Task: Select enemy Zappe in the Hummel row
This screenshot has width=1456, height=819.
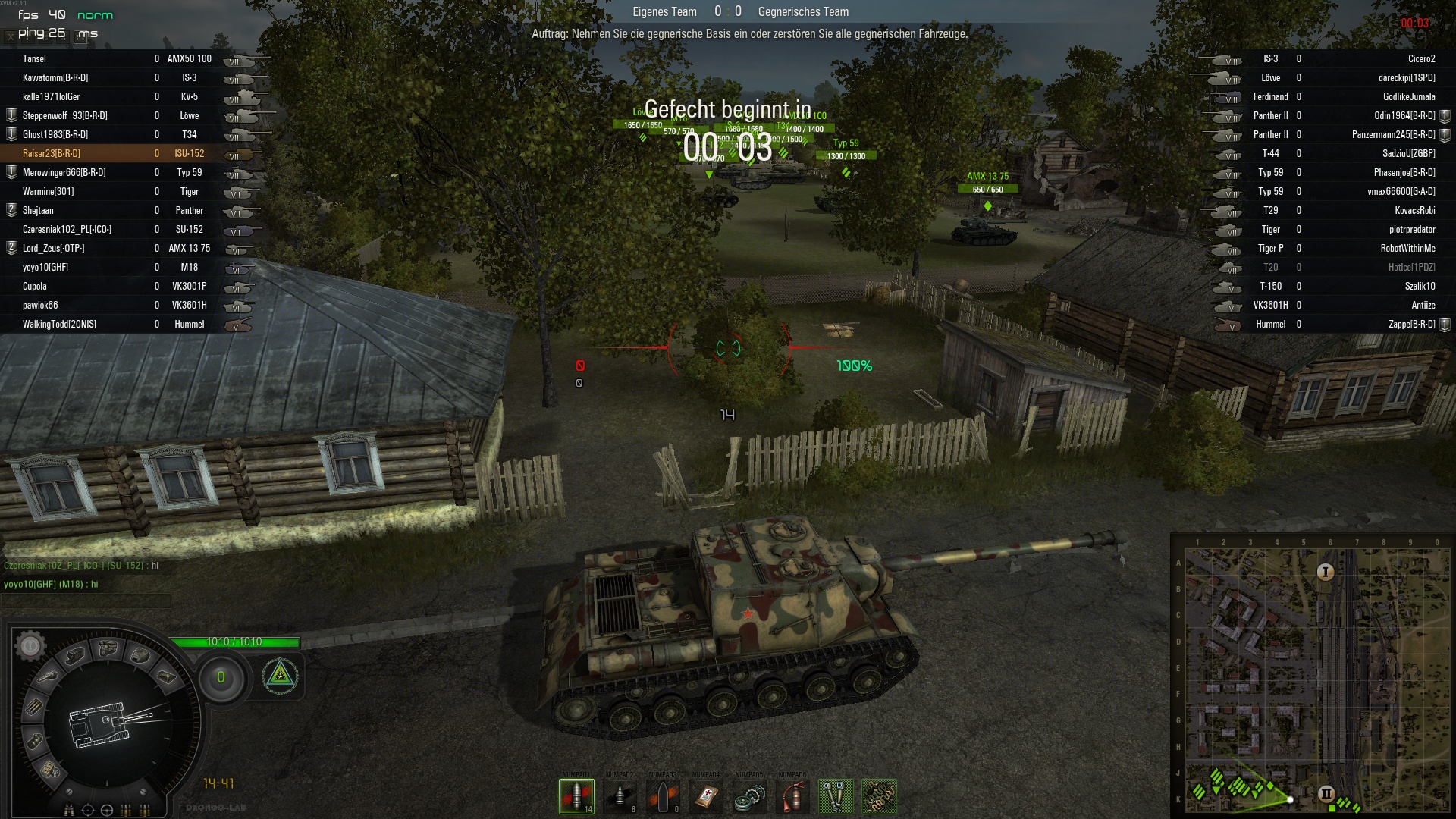Action: point(1411,324)
